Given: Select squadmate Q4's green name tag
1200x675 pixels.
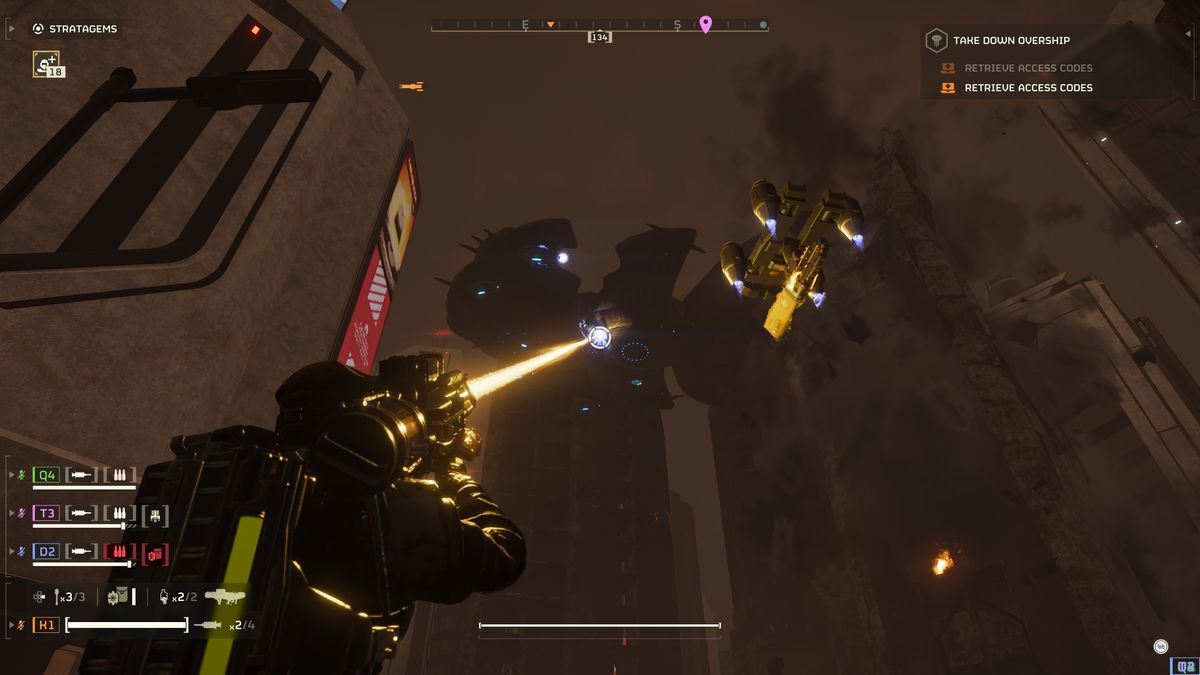Looking at the screenshot, I should pyautogui.click(x=46, y=475).
